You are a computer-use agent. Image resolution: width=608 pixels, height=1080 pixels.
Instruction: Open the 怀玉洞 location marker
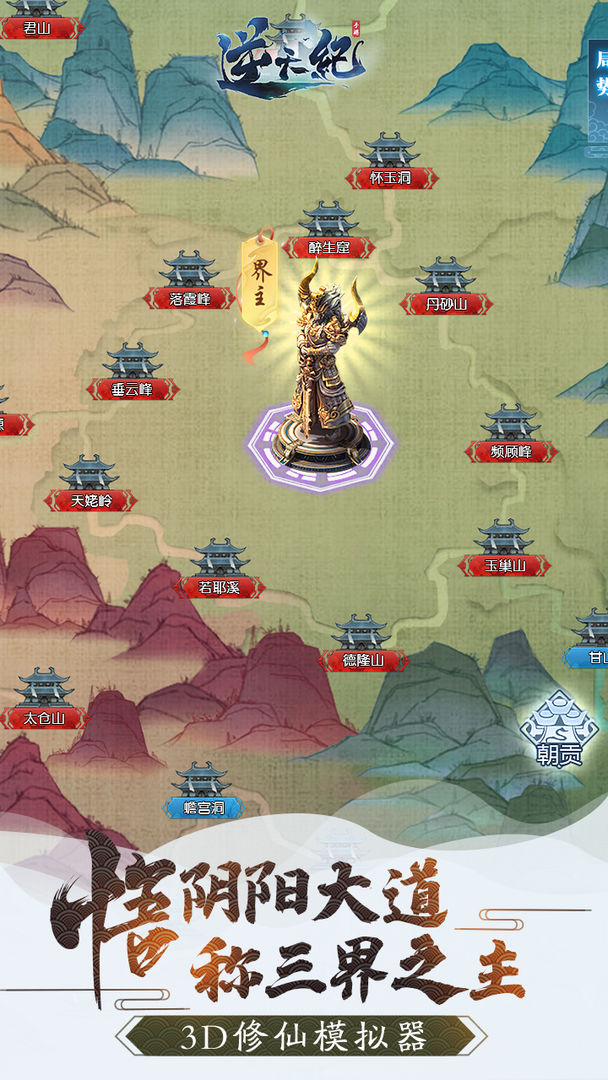(391, 165)
